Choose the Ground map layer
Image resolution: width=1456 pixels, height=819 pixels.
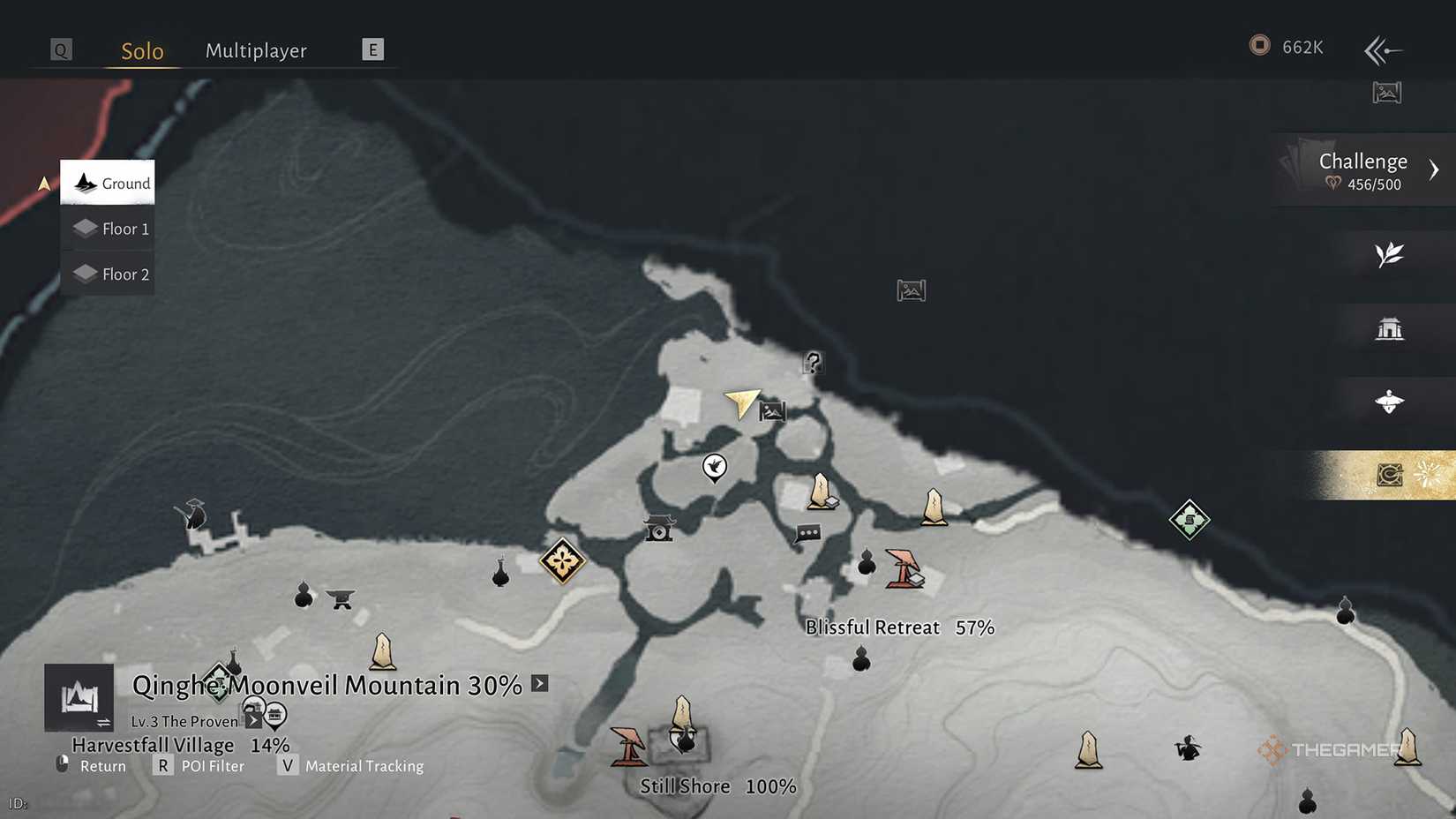108,183
